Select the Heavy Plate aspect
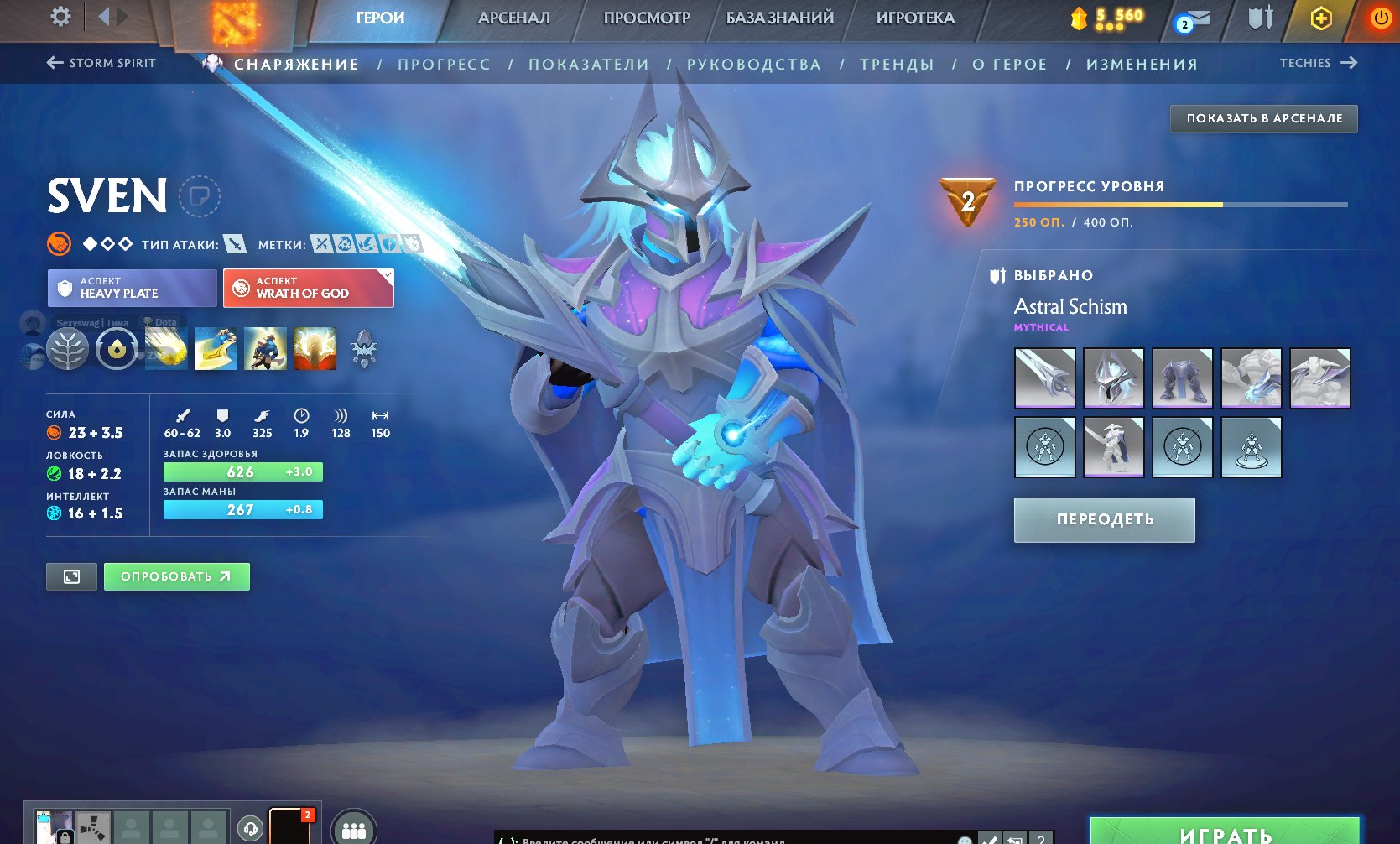Viewport: 1400px width, 844px height. 131,288
